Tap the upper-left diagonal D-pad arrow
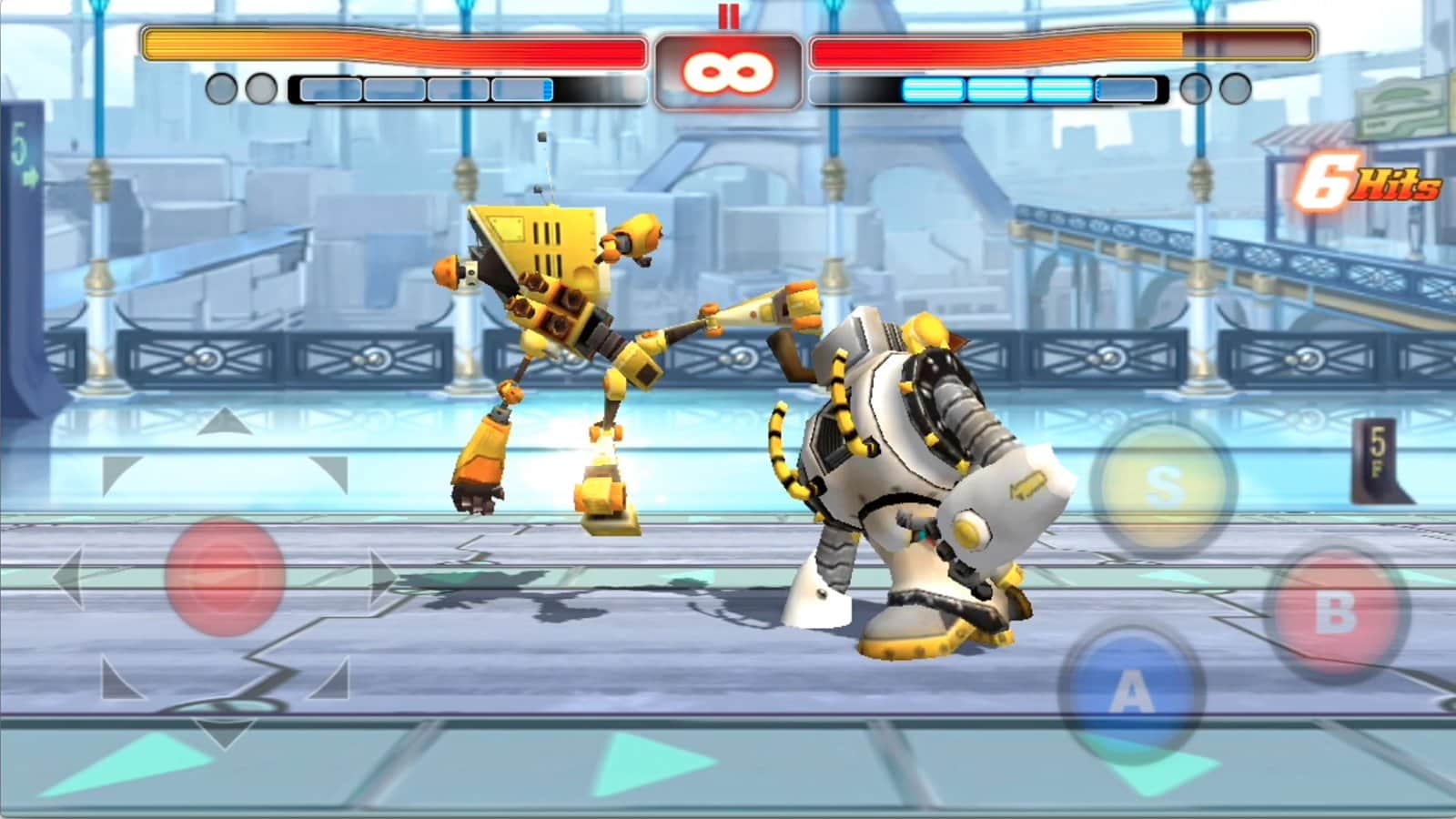This screenshot has width=1456, height=819. [118, 469]
